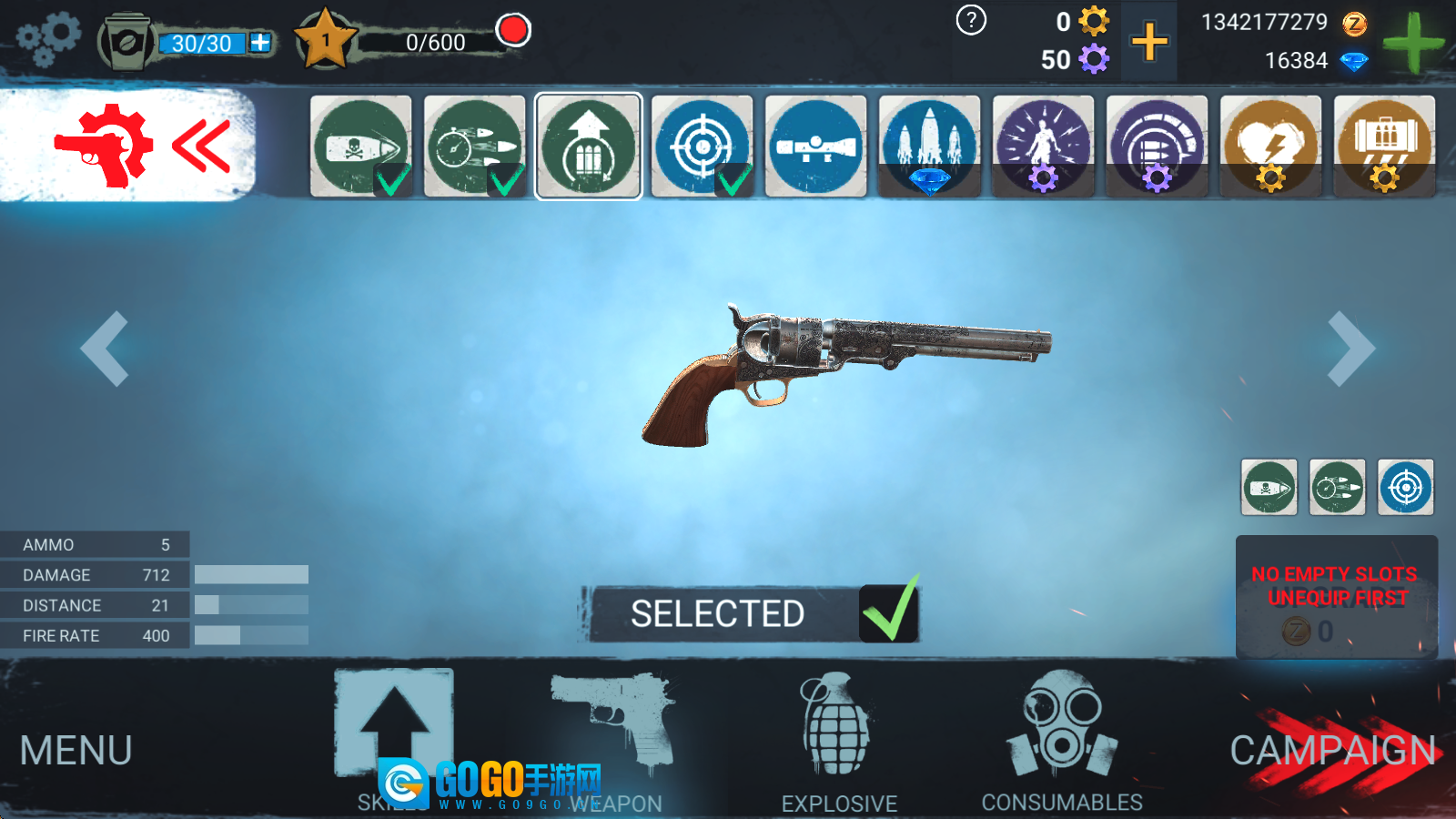Select the skull bullet upgrade
1456x819 pixels.
click(361, 146)
